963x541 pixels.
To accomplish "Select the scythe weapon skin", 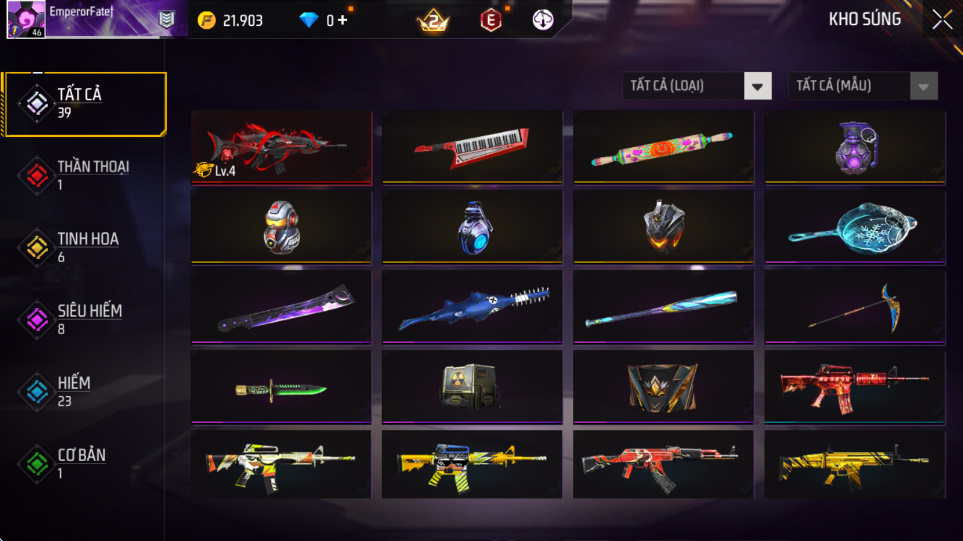I will click(x=854, y=307).
